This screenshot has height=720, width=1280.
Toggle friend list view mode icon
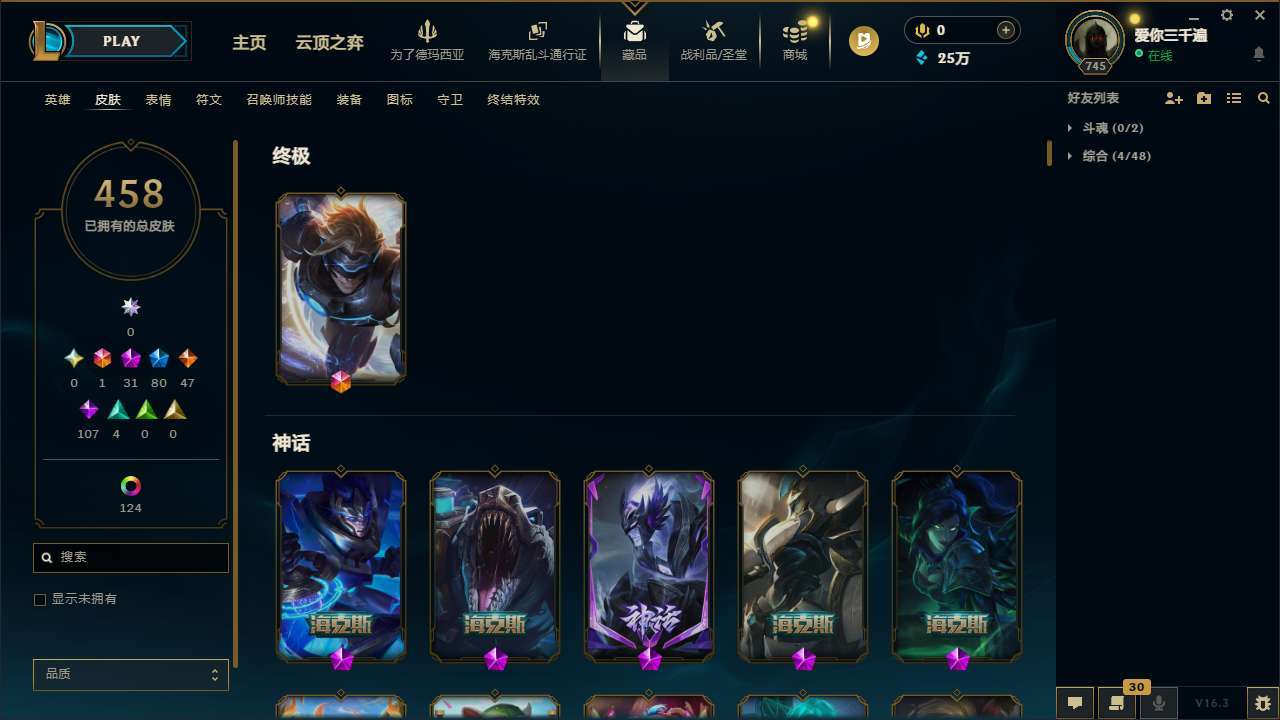tap(1234, 98)
